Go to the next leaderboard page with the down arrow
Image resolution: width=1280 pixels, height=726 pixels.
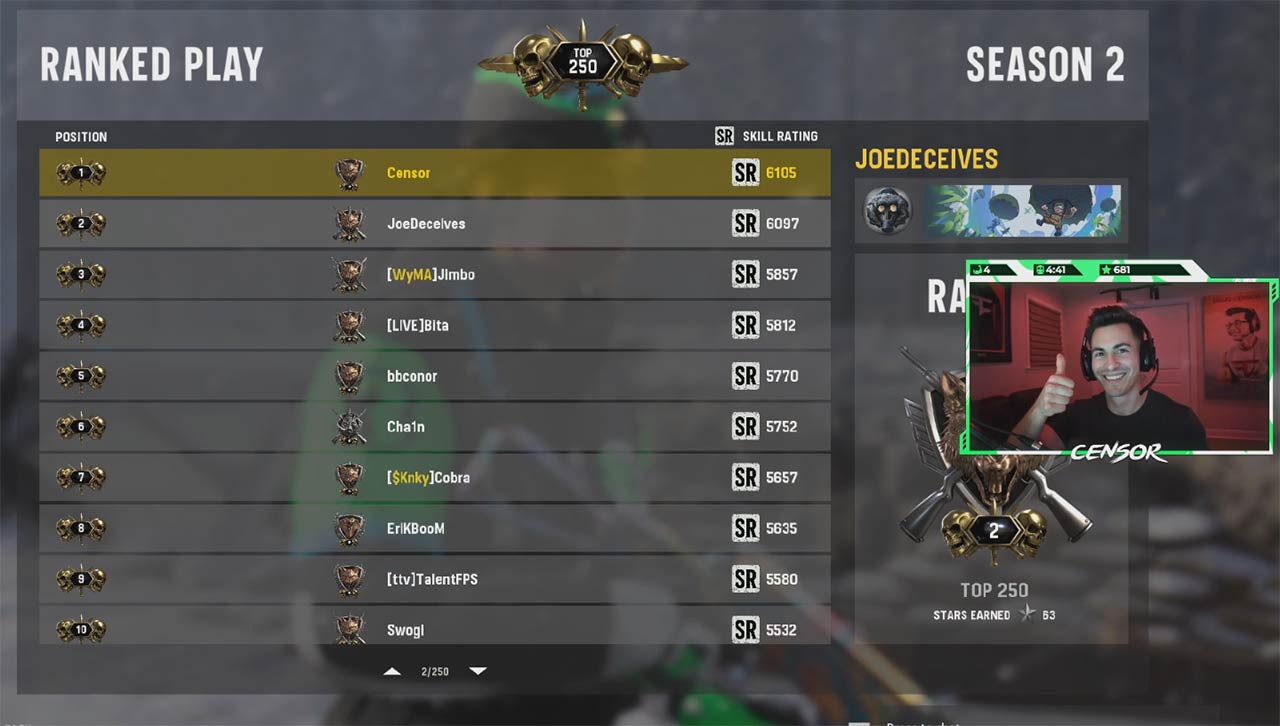coord(478,671)
